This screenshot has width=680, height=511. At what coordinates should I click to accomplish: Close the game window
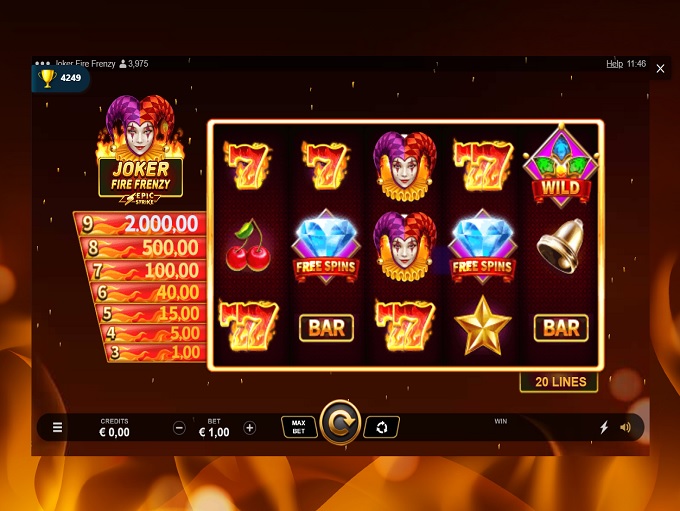(660, 69)
